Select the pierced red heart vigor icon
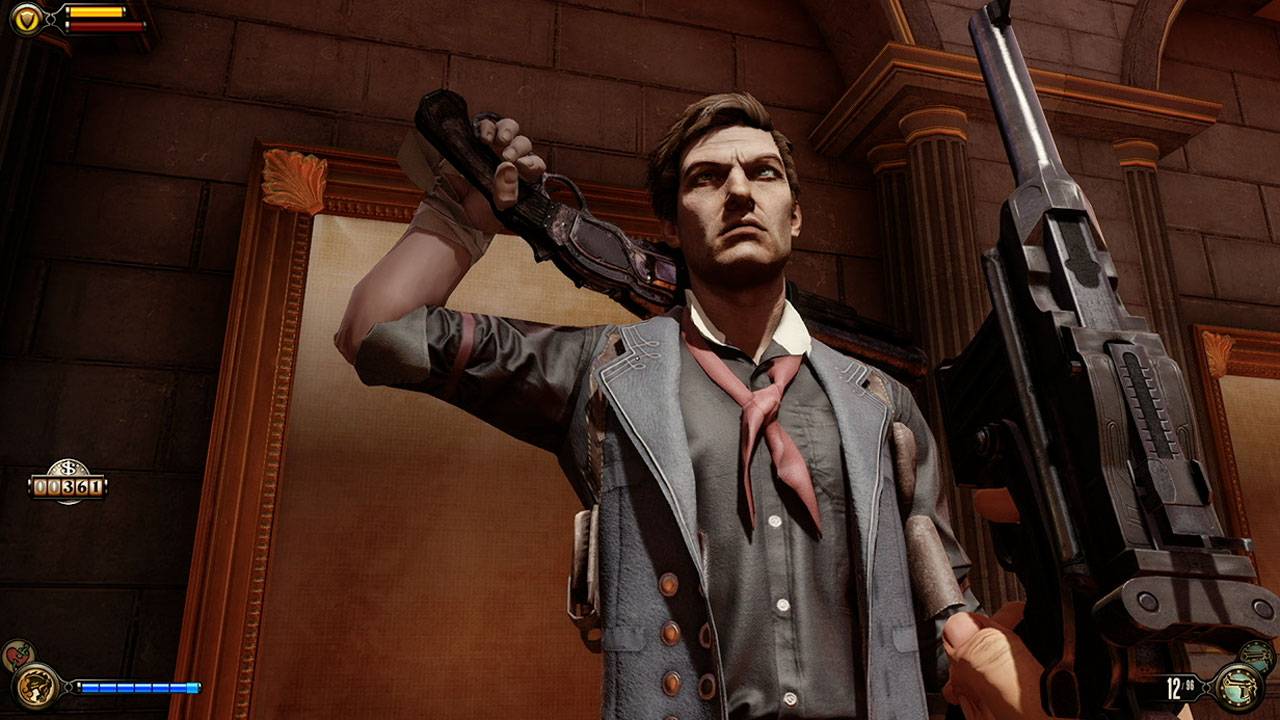 (x=17, y=656)
